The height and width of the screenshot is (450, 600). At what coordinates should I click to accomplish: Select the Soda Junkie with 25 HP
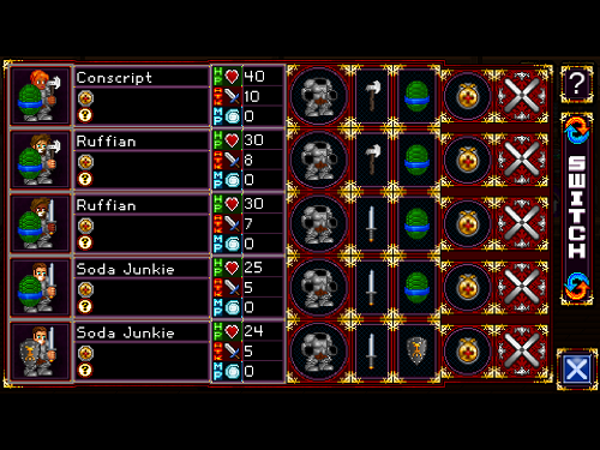click(x=140, y=288)
